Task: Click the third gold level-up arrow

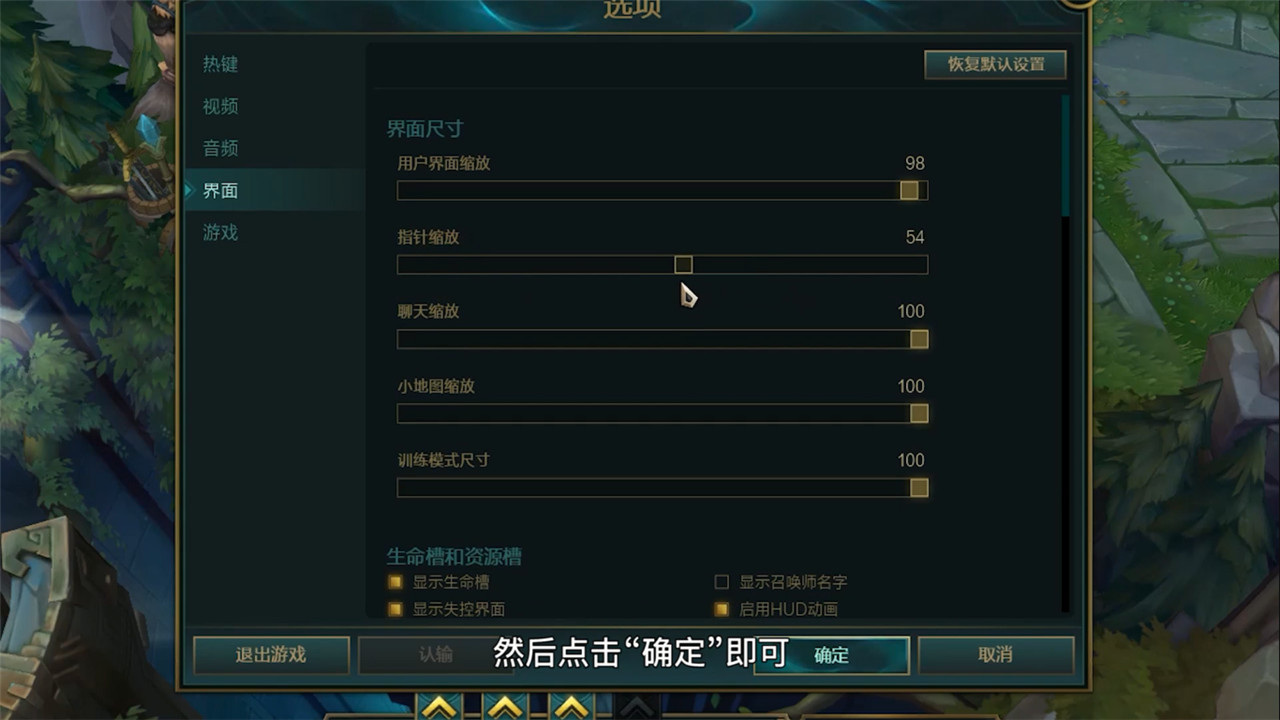Action: [571, 710]
